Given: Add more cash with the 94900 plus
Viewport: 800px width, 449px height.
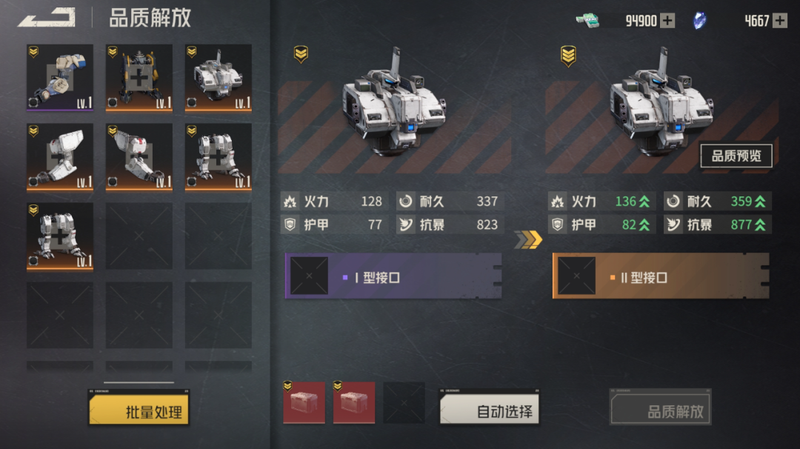Looking at the screenshot, I should (668, 20).
